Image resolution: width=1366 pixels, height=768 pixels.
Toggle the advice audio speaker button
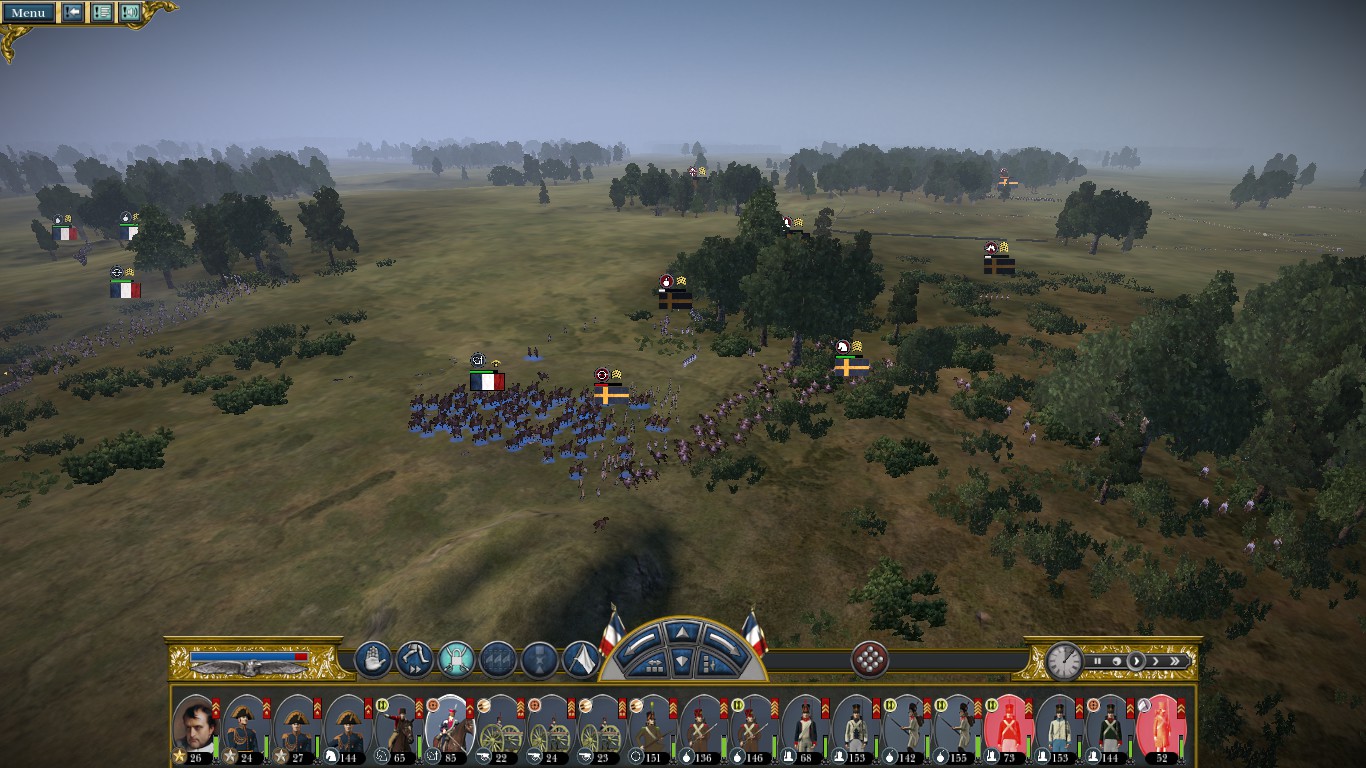pyautogui.click(x=130, y=13)
